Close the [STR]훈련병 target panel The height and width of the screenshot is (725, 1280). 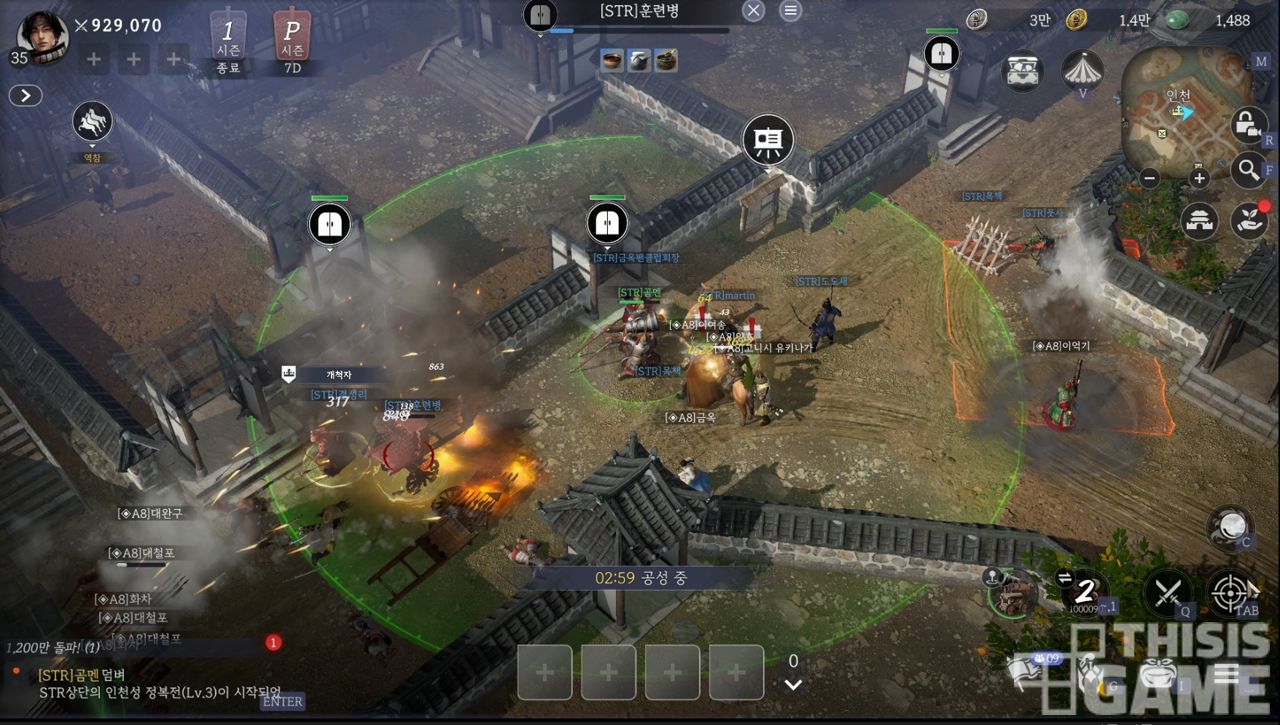tap(754, 11)
